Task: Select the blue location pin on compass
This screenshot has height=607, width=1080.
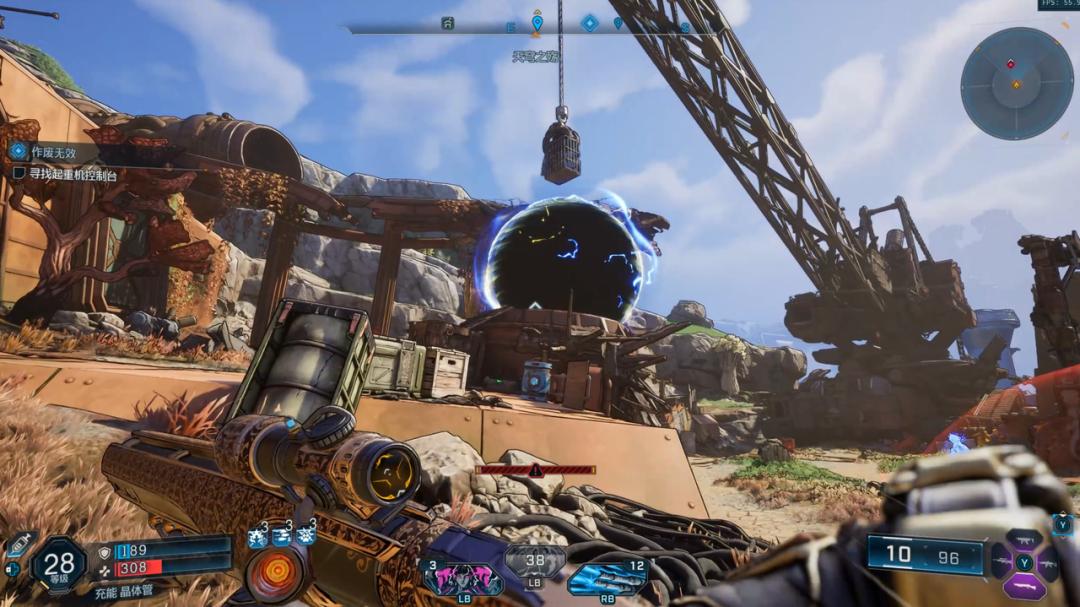Action: pos(537,23)
